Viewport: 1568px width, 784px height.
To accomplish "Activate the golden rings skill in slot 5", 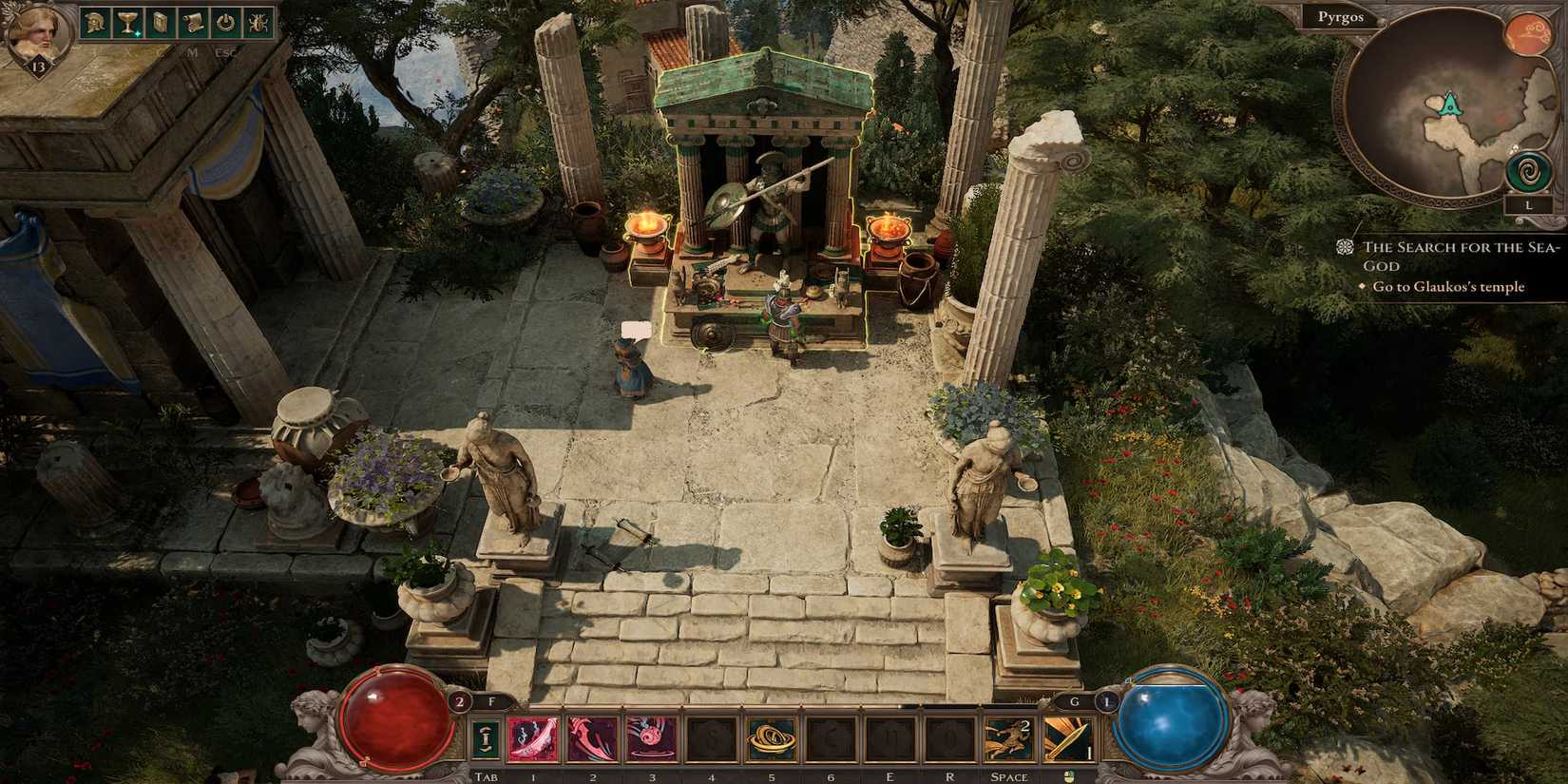I will point(770,739).
